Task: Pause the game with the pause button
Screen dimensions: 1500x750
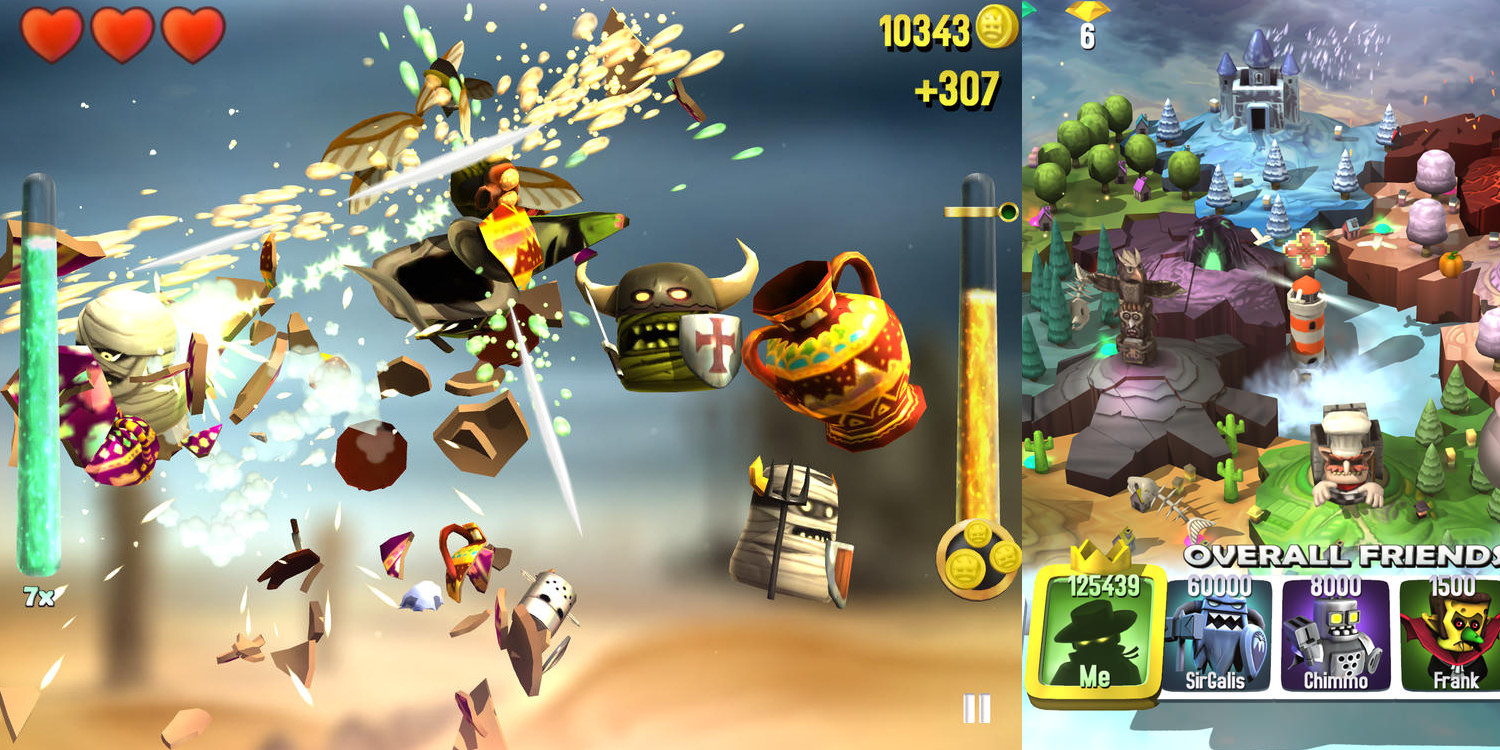Action: 976,708
